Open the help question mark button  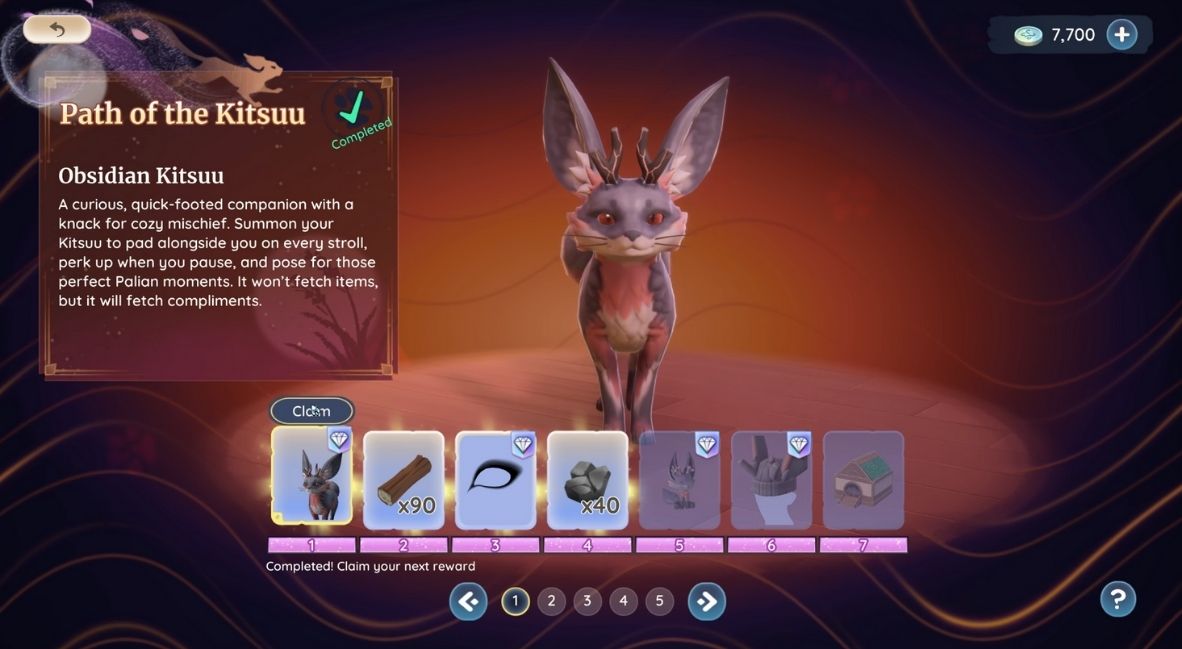pos(1118,599)
